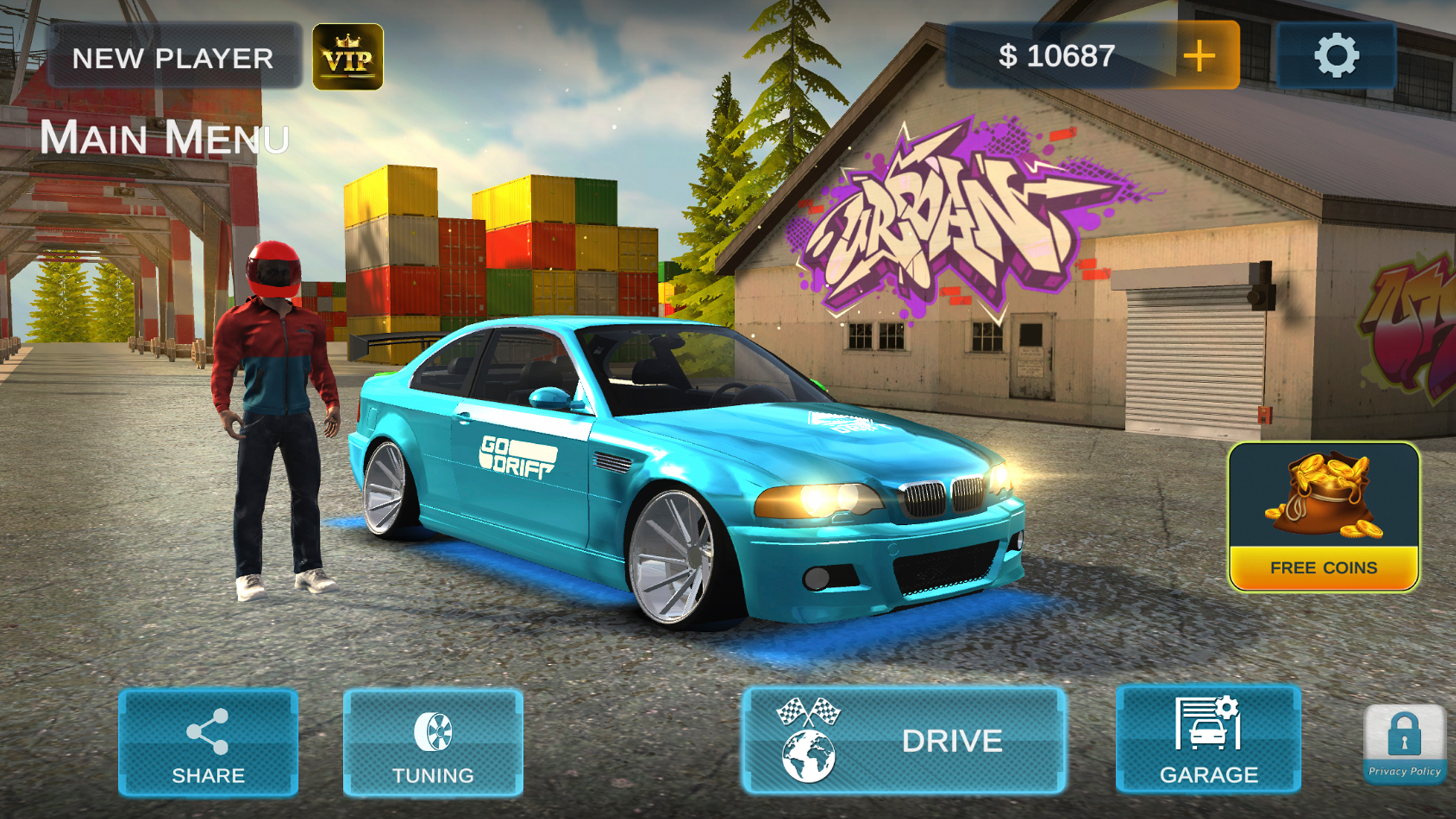
Task: Open the gold VIP crown badge
Action: tap(348, 57)
